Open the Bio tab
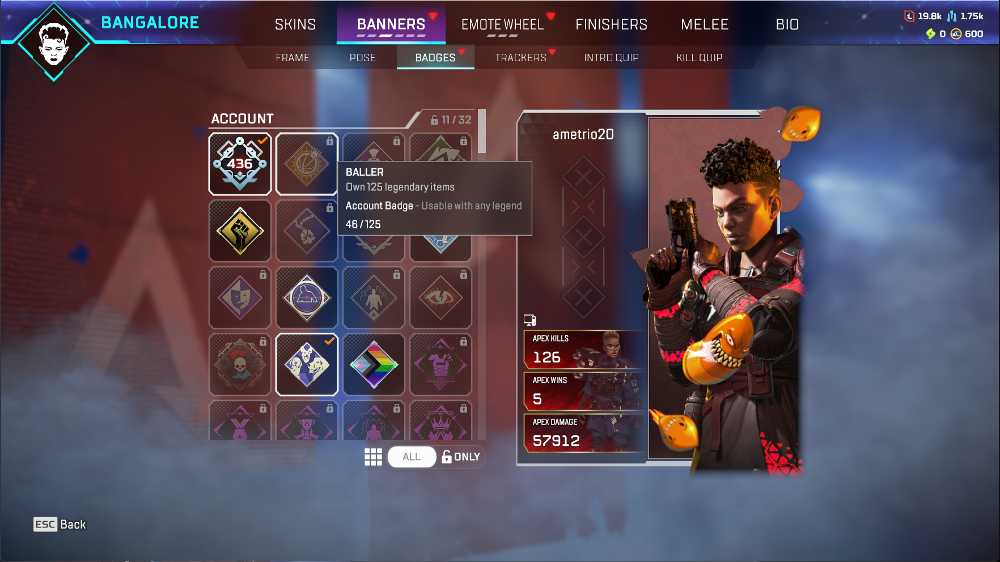 tap(787, 24)
